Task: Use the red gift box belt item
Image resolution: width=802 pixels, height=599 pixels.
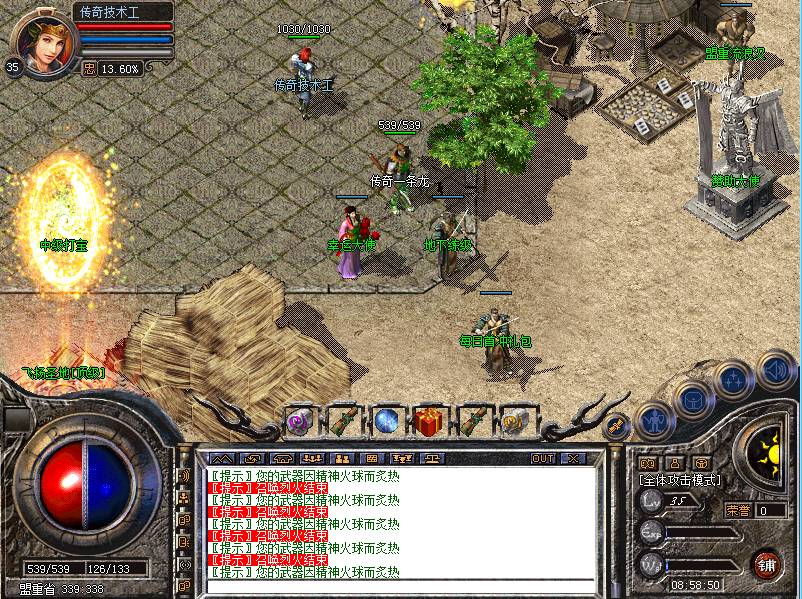Action: tap(430, 423)
